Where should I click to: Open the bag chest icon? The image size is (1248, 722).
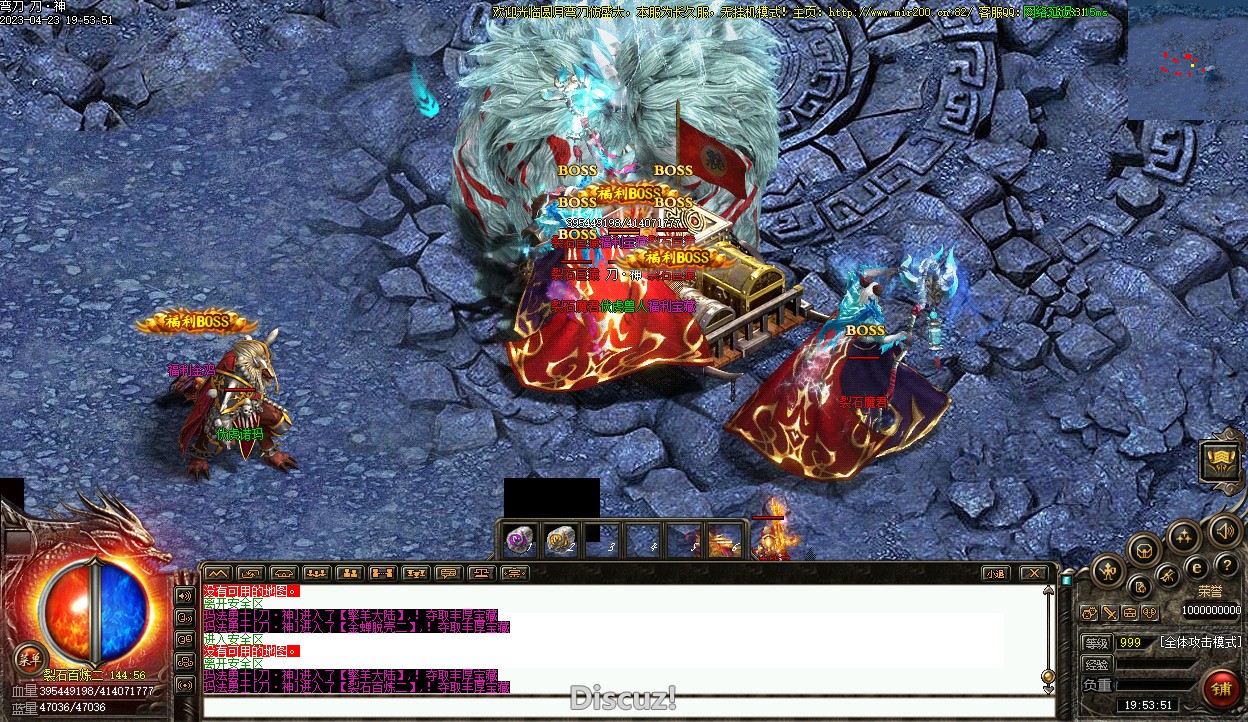click(1144, 549)
